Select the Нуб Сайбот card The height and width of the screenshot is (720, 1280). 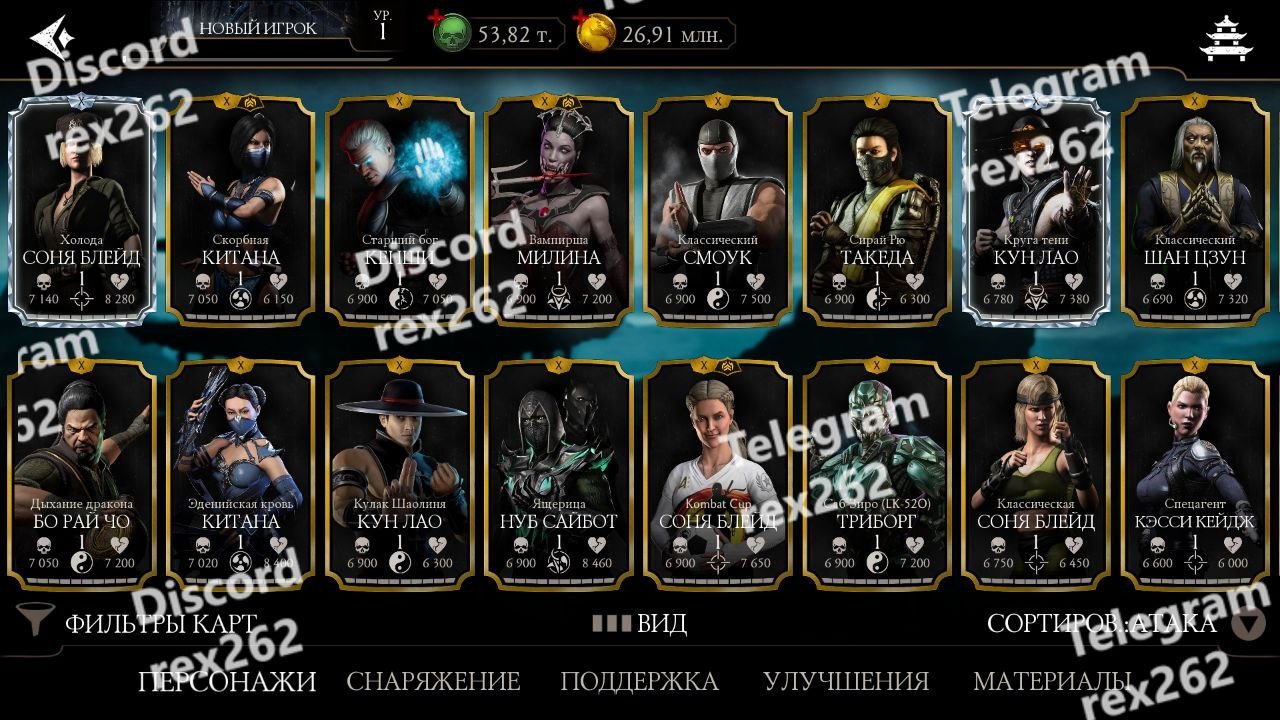[x=558, y=475]
